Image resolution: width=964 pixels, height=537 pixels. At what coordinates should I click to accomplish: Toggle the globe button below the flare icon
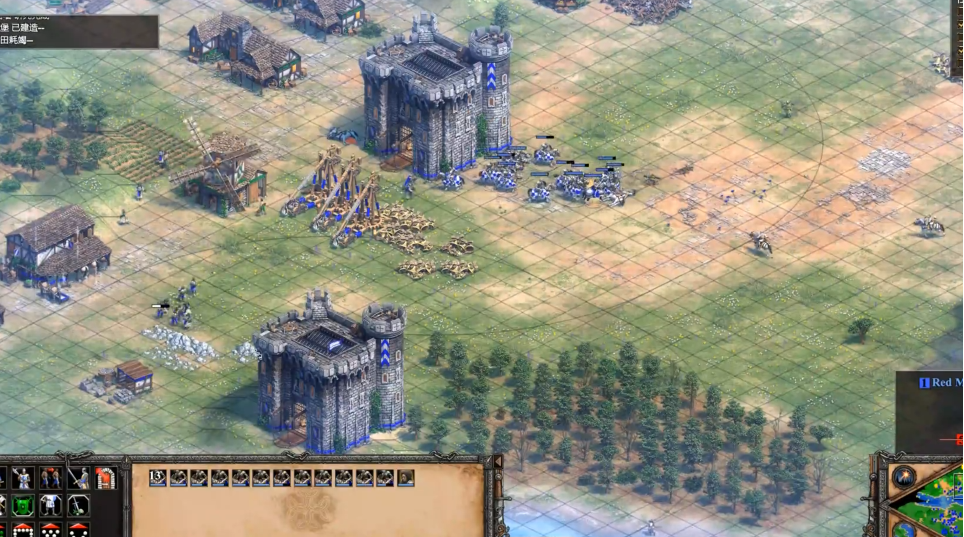pos(903,527)
